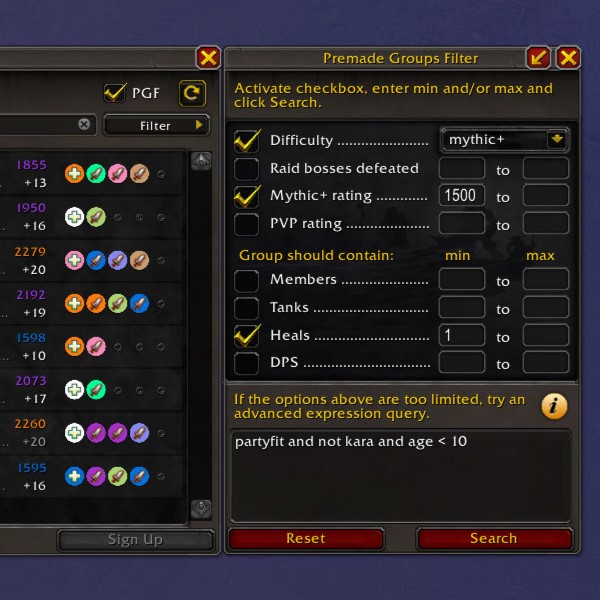Refresh the group list
Screen dimensions: 600x600
191,93
